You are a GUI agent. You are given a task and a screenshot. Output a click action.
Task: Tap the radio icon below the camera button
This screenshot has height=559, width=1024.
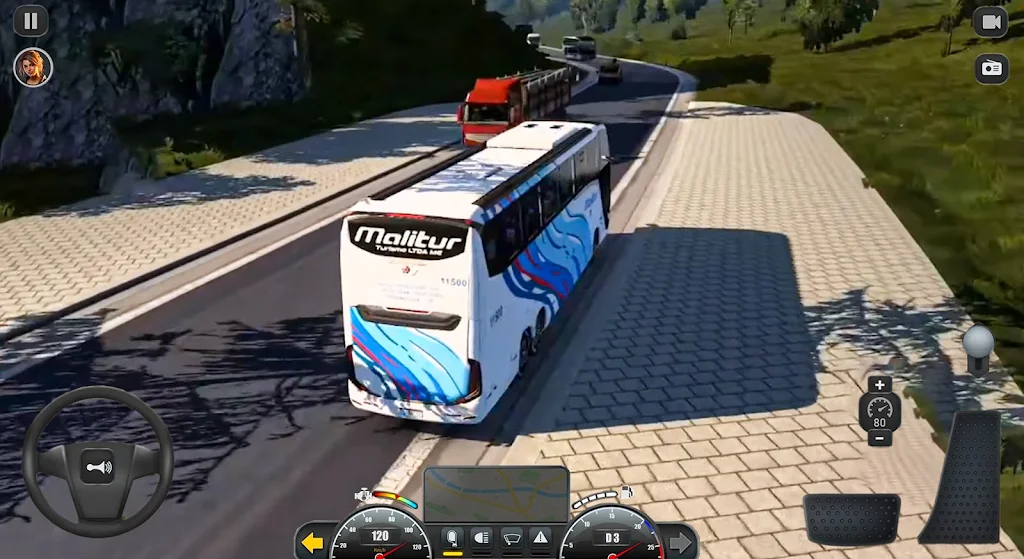(x=990, y=68)
